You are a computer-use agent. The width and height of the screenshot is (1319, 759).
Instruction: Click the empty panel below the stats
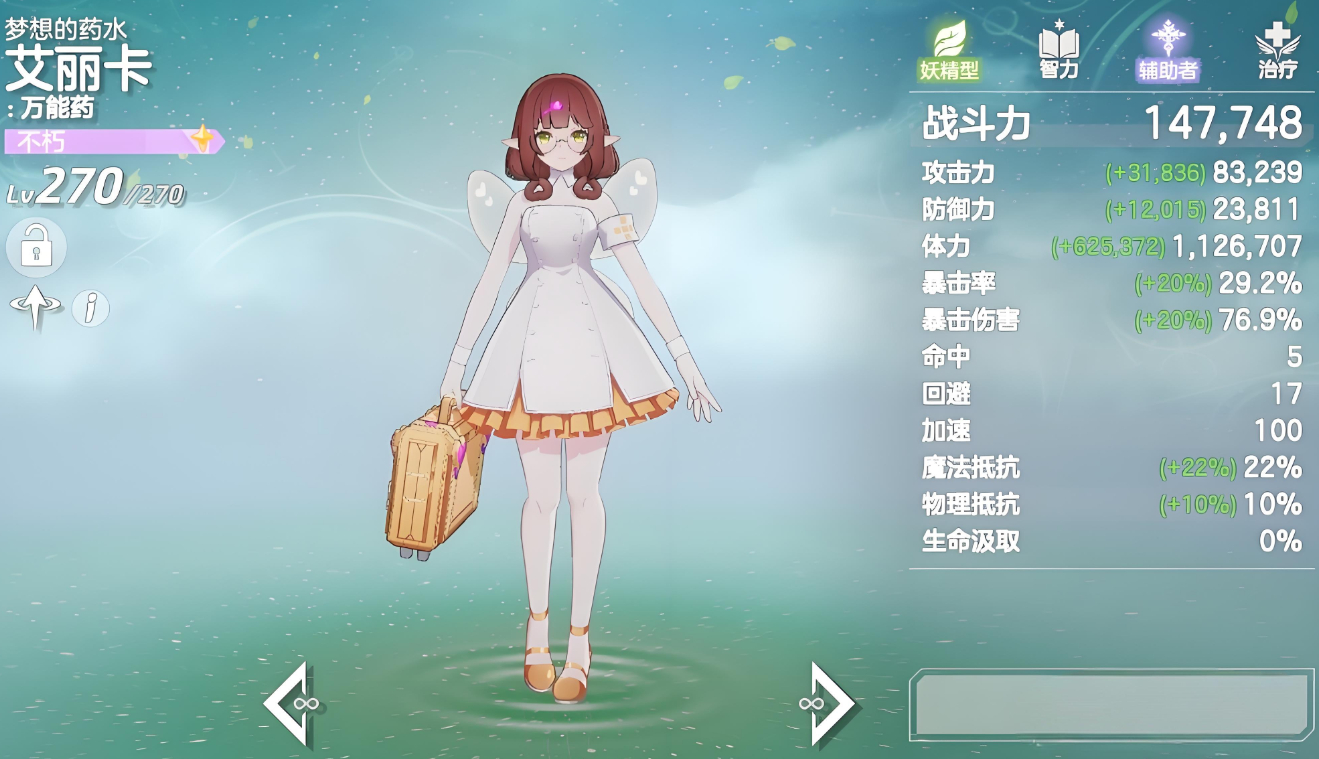[1111, 705]
